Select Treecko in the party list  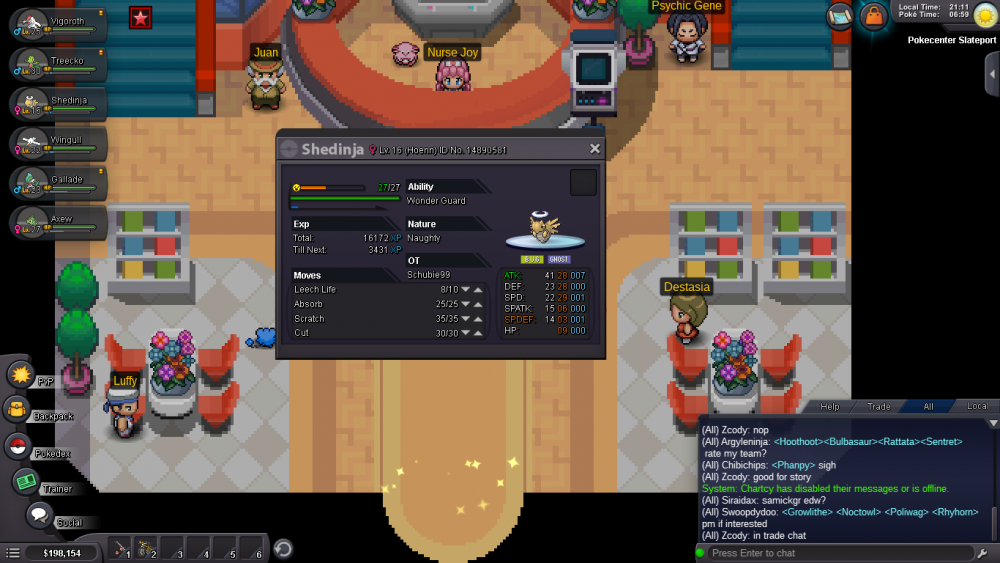pos(55,64)
